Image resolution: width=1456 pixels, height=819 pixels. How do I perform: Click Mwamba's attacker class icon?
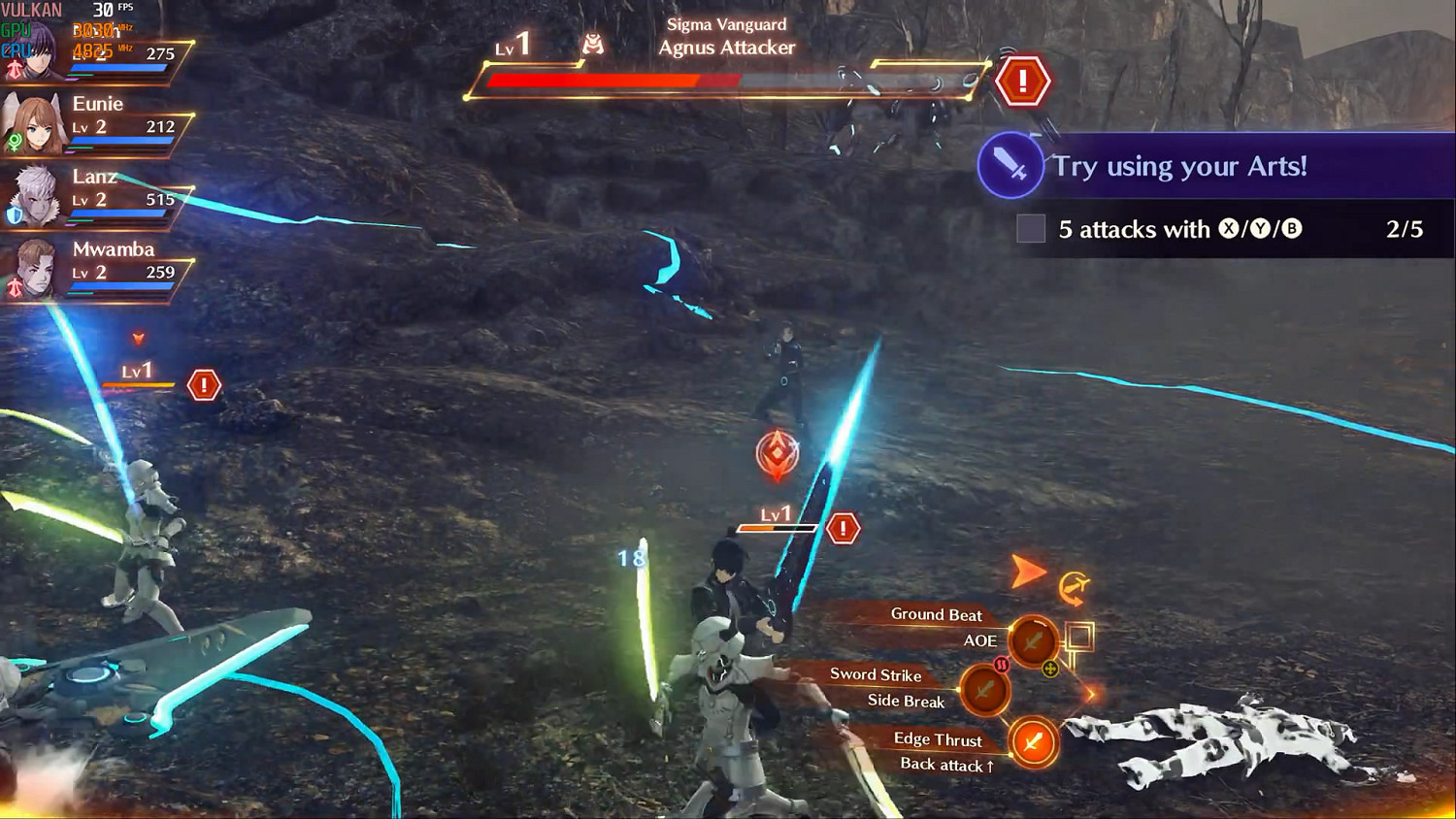(14, 288)
